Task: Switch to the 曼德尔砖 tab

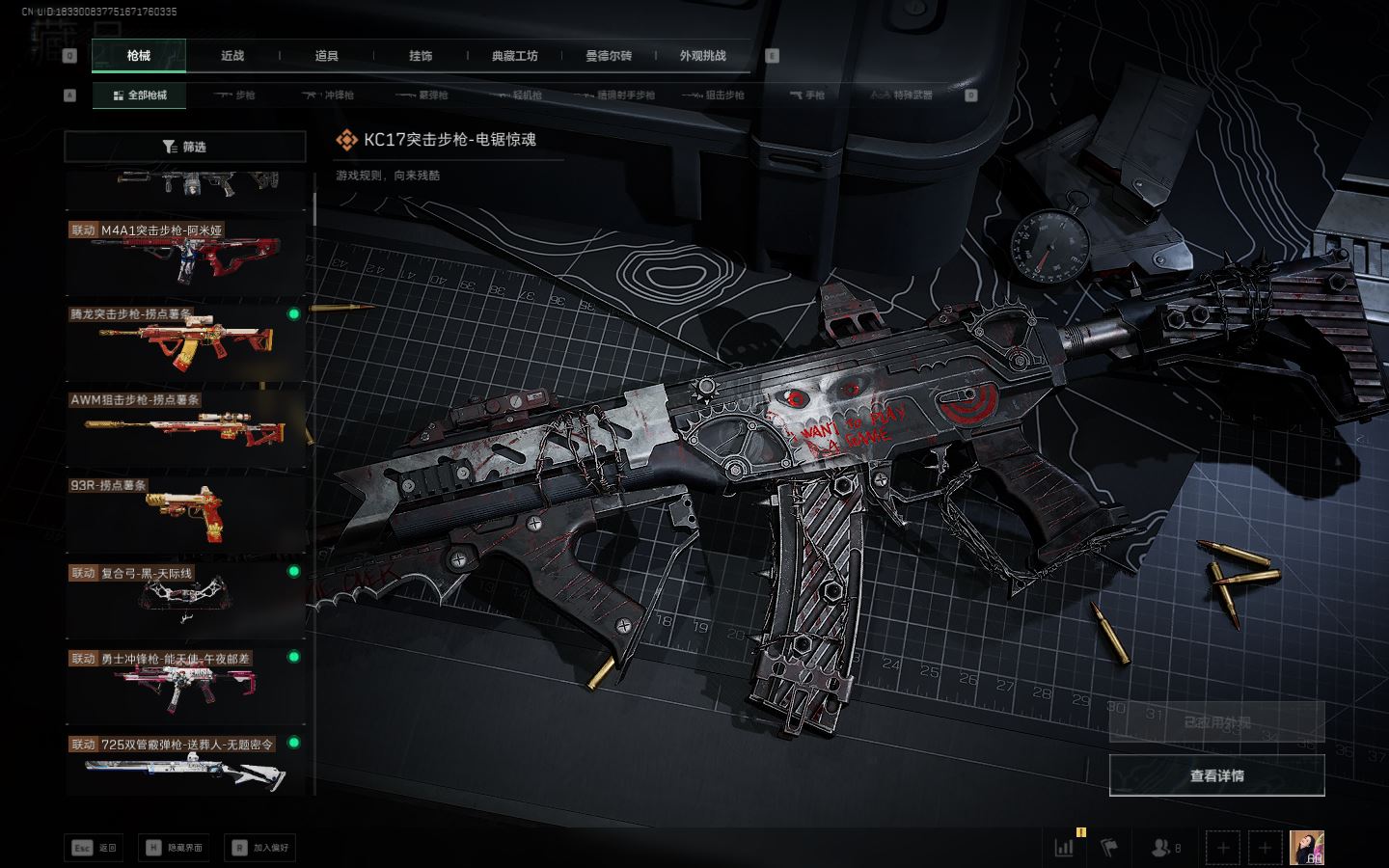Action: pos(609,56)
